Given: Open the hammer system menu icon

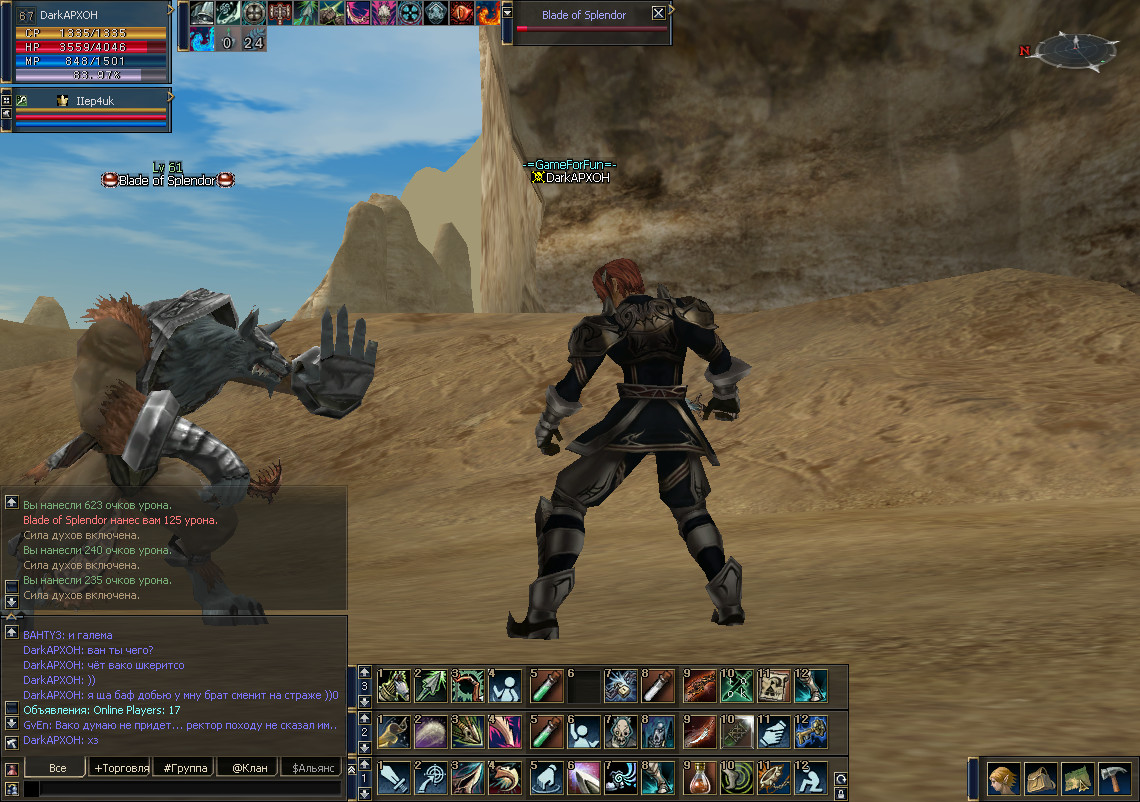Looking at the screenshot, I should [x=1114, y=778].
